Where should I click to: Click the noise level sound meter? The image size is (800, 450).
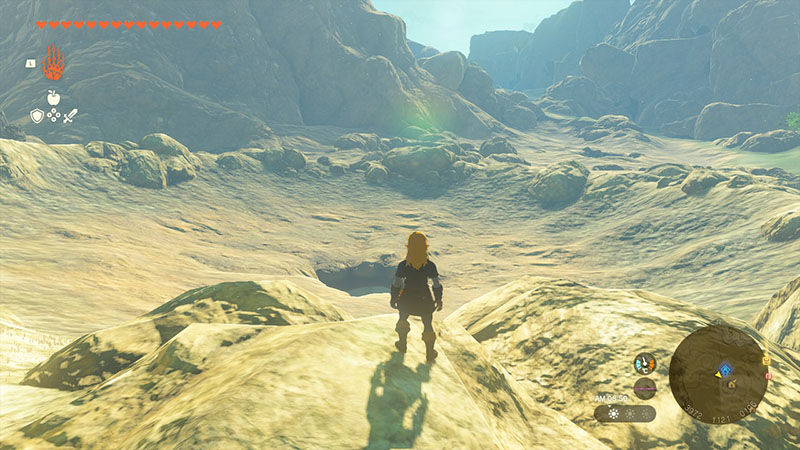click(645, 388)
